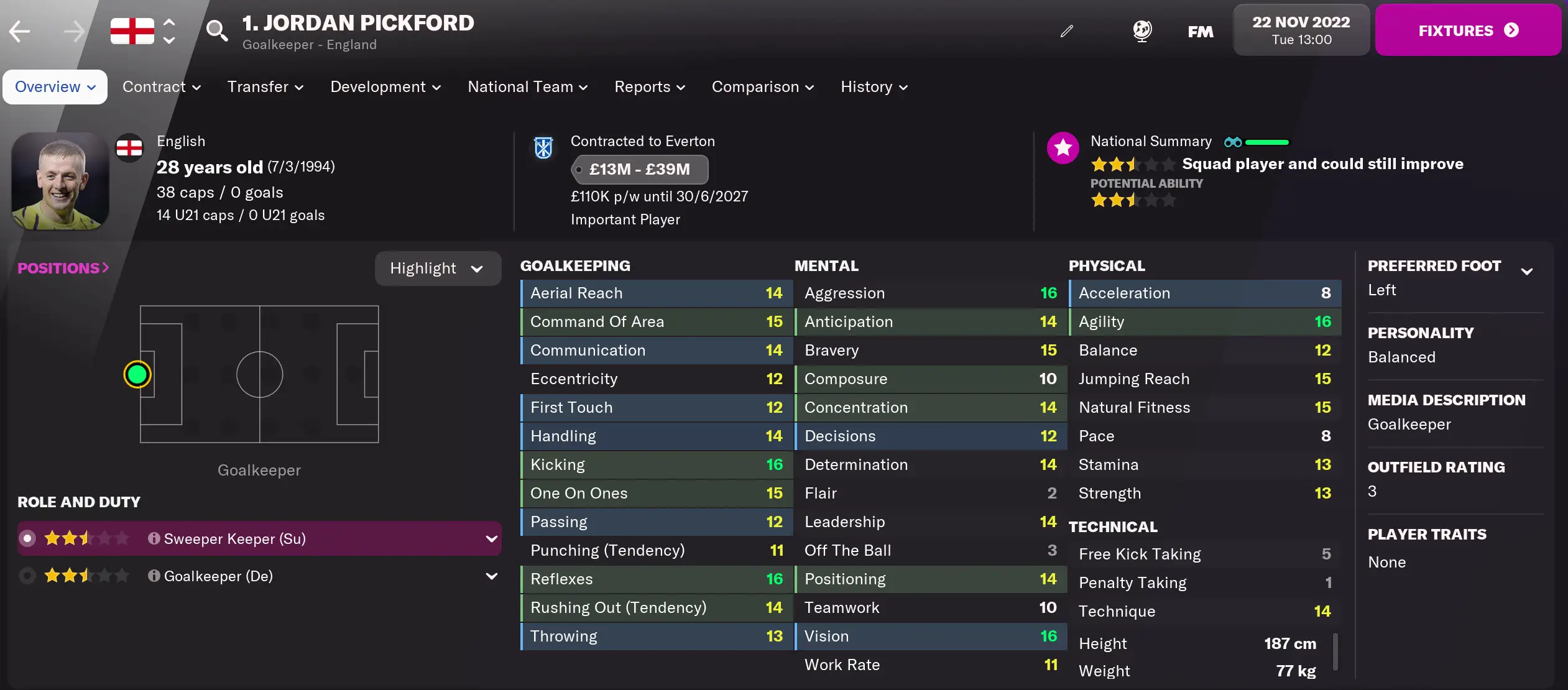Select the Sweeper Keeper (Su) radio button

pyautogui.click(x=27, y=538)
